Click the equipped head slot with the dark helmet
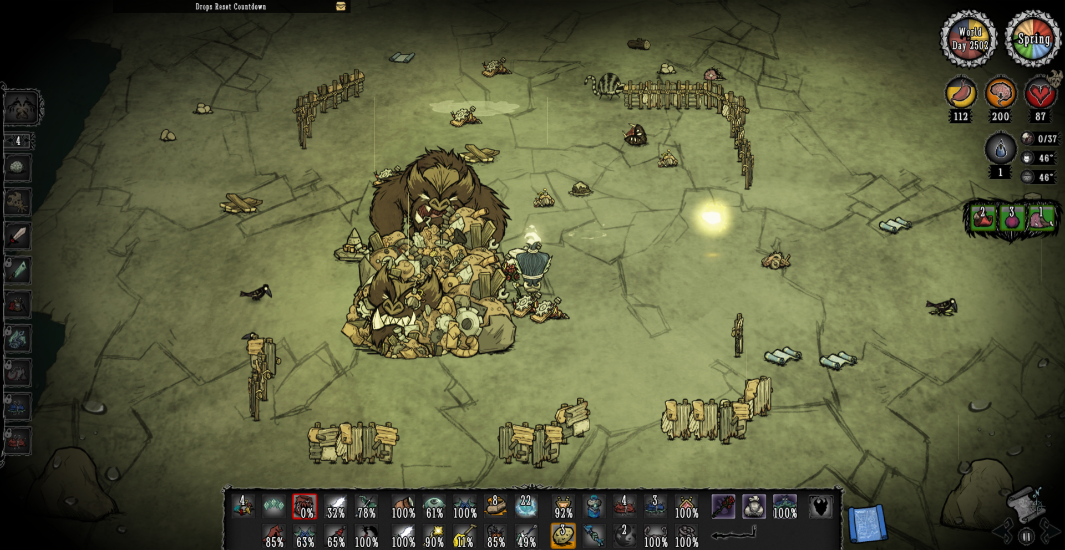Screen dimensions: 1065x550 click(x=820, y=507)
